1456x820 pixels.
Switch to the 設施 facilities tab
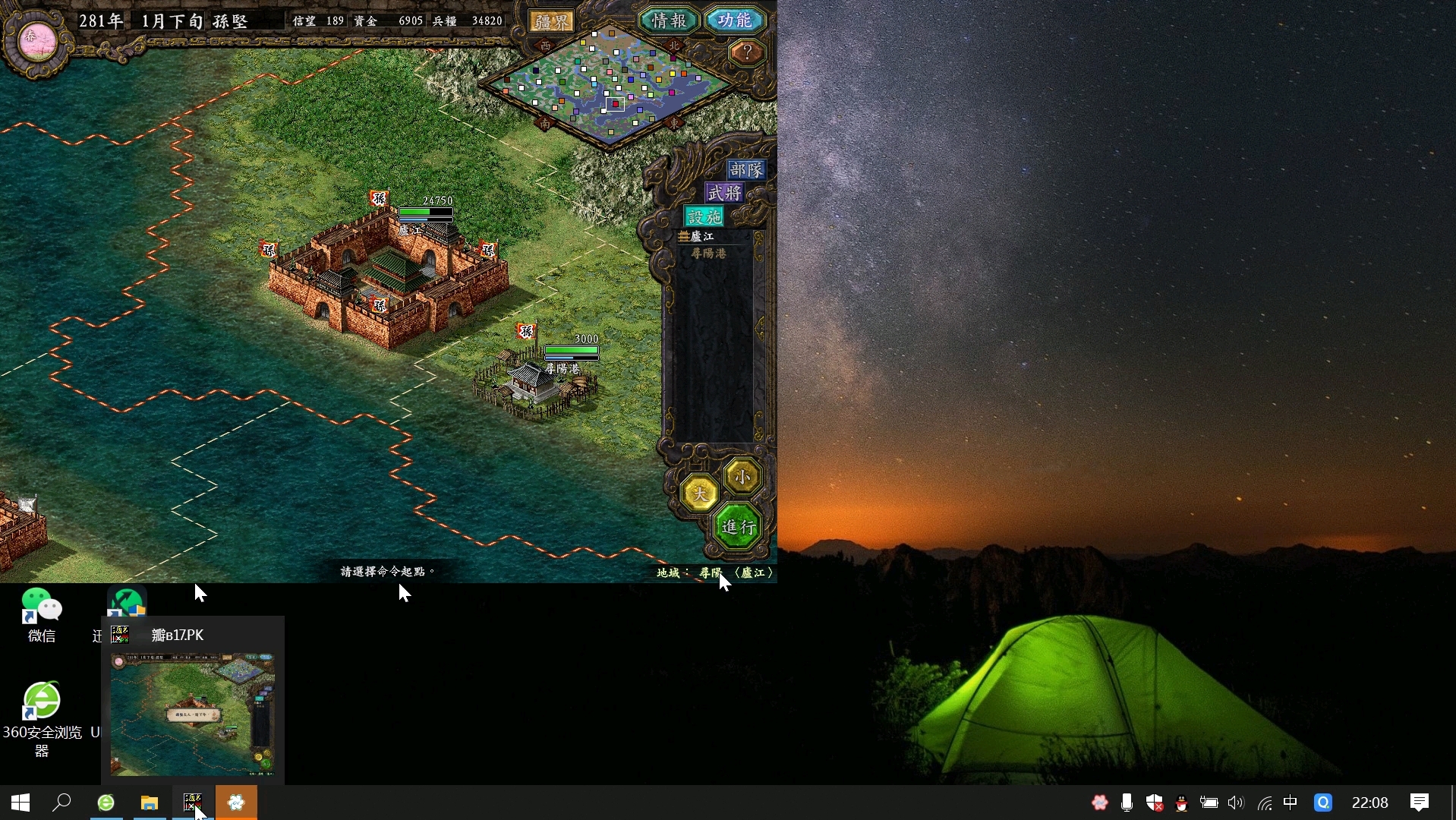(704, 216)
